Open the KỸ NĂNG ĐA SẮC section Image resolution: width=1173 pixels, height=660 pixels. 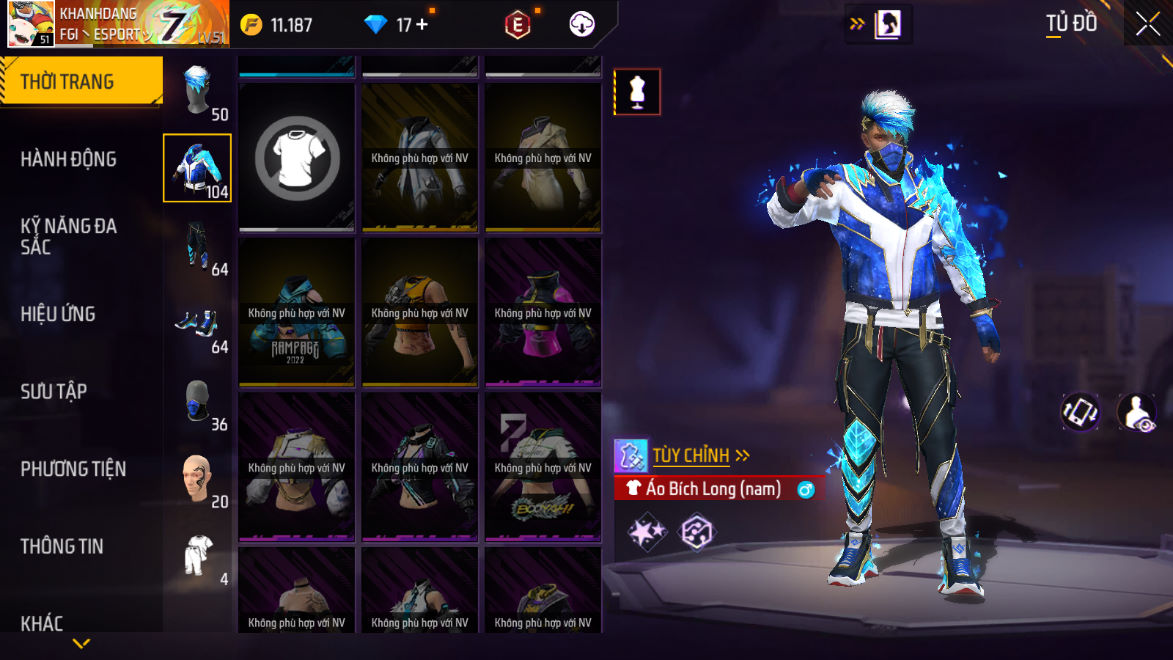click(x=68, y=236)
